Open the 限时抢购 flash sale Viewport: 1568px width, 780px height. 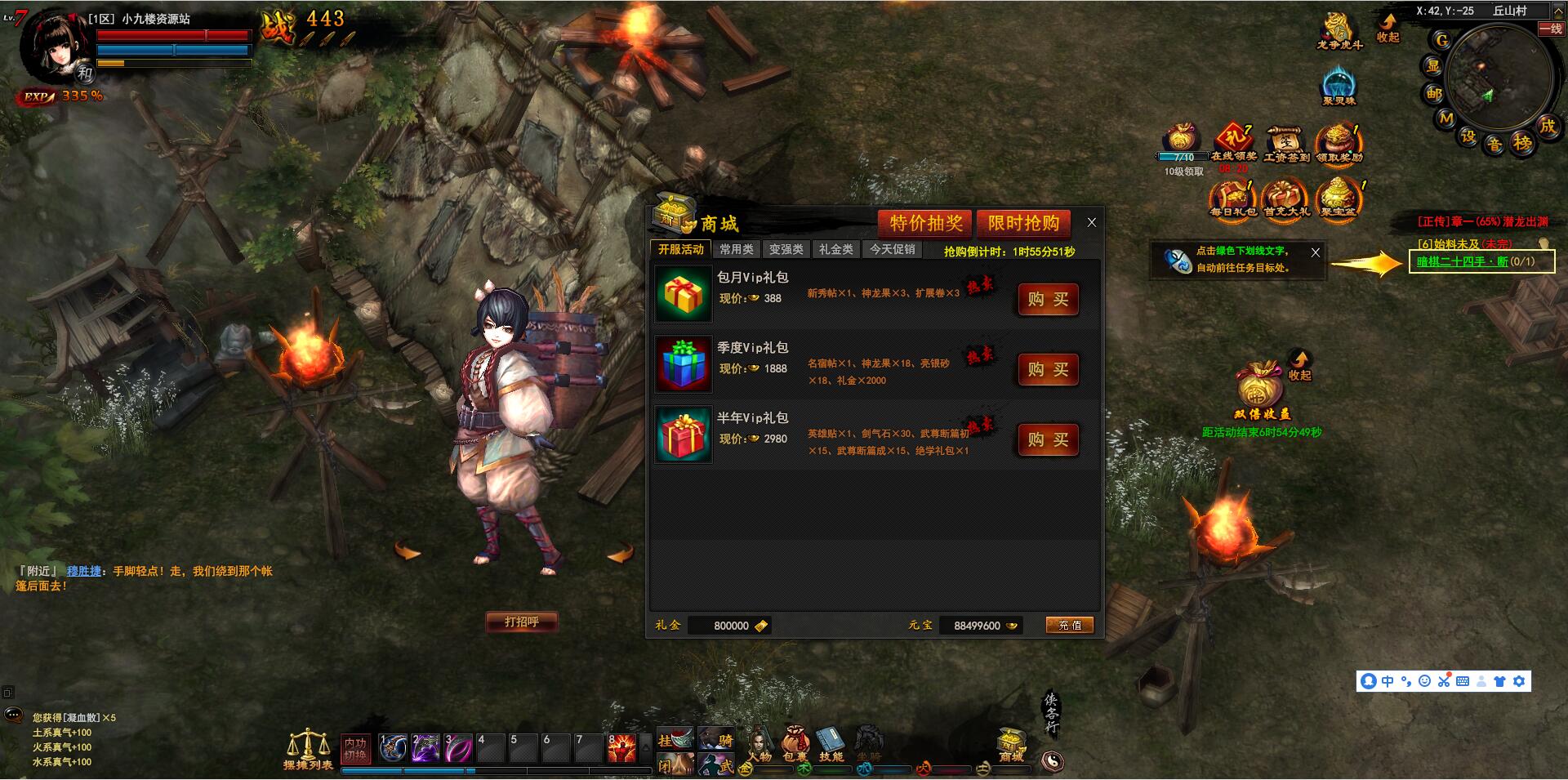[1023, 223]
